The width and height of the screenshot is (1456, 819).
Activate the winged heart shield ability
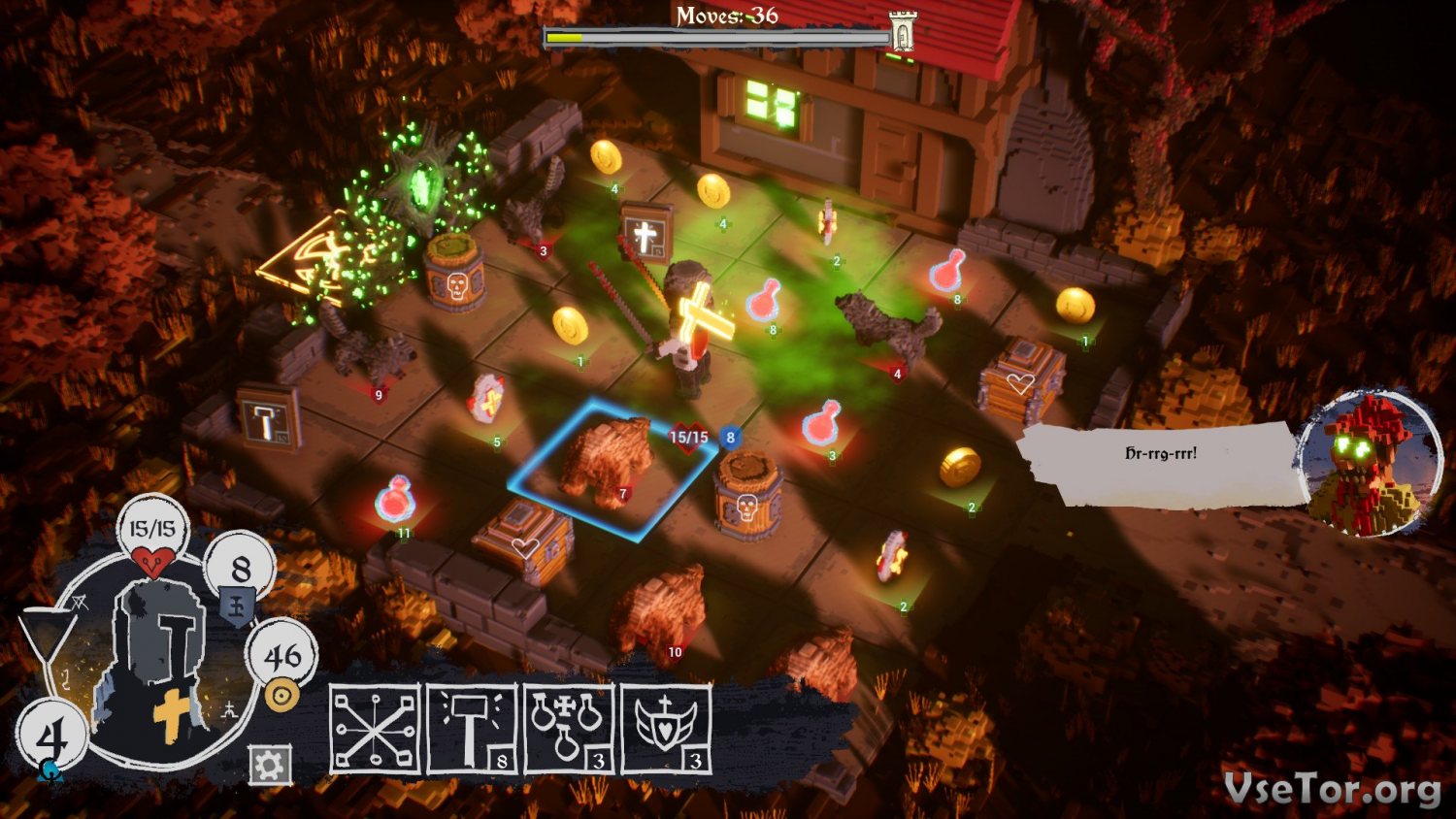point(666,728)
